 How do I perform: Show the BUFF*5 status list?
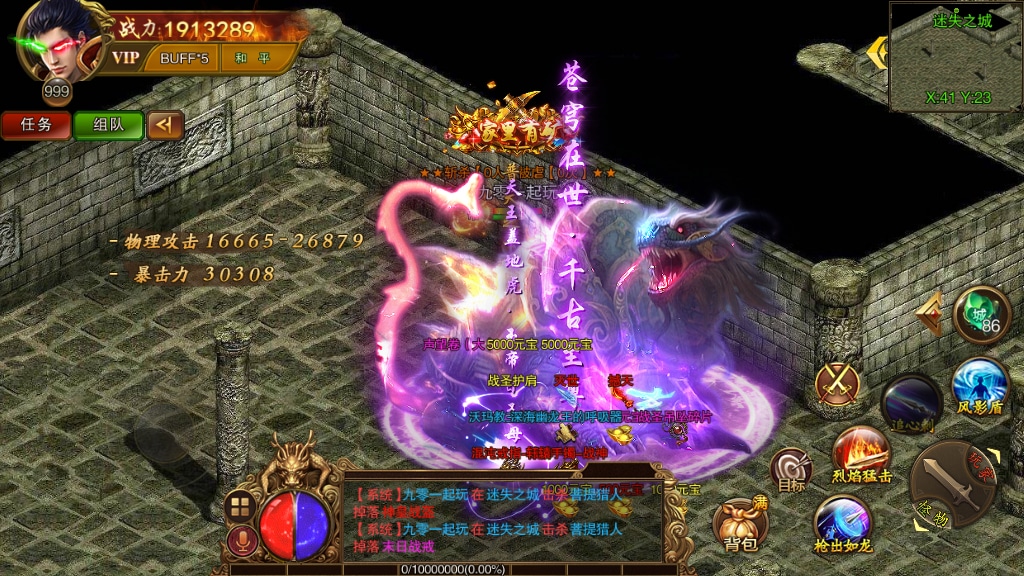click(x=184, y=58)
